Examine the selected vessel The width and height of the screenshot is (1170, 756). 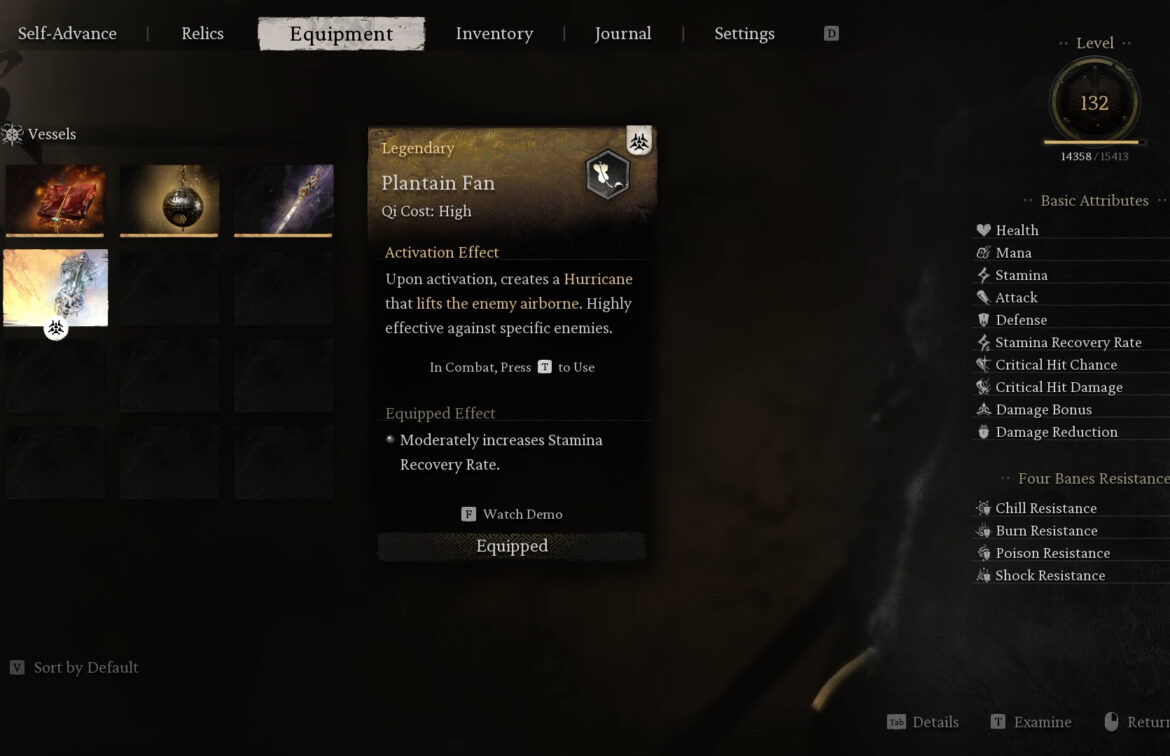tap(1031, 722)
